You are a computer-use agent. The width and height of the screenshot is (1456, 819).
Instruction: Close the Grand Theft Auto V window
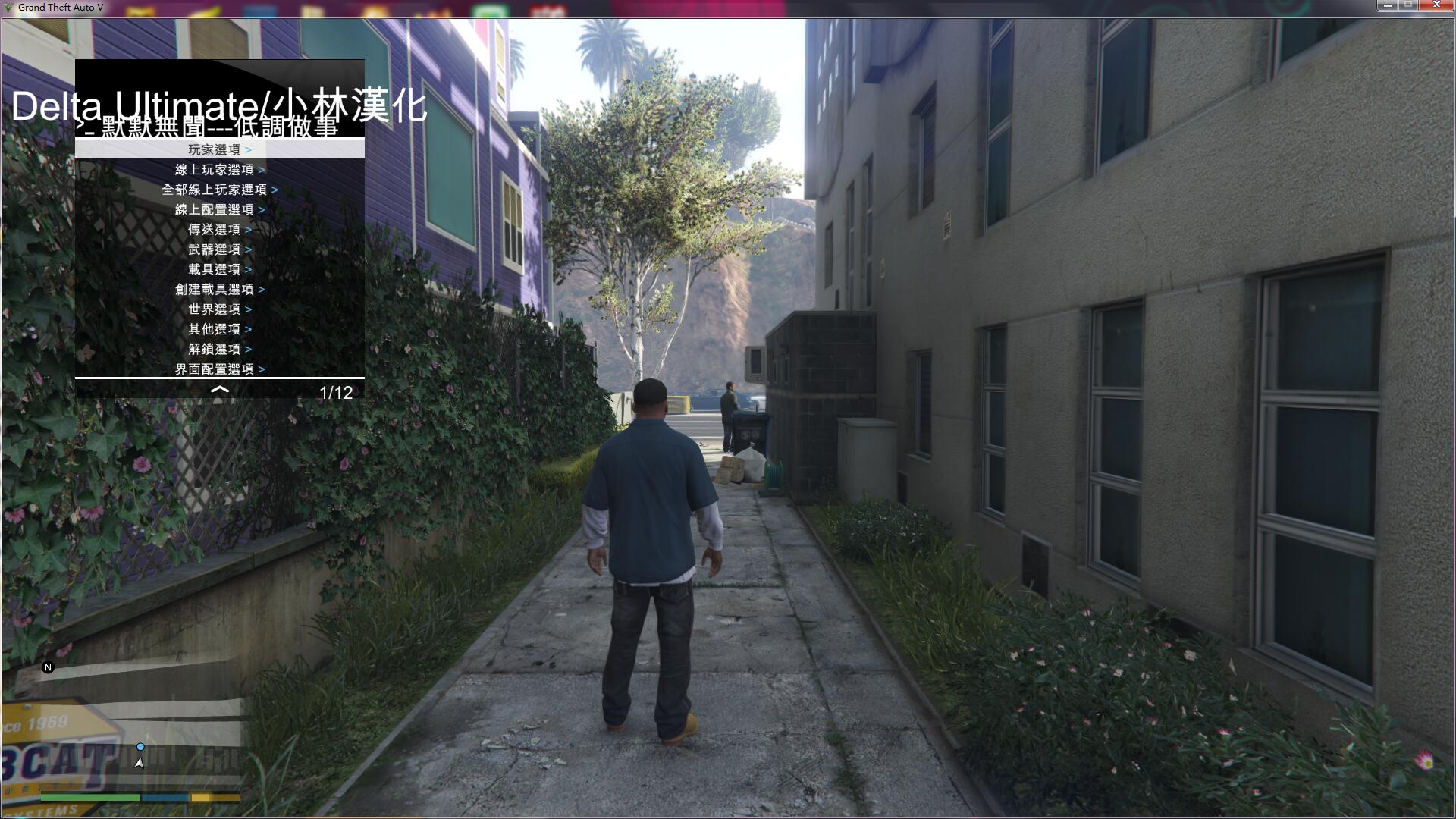pos(1436,5)
